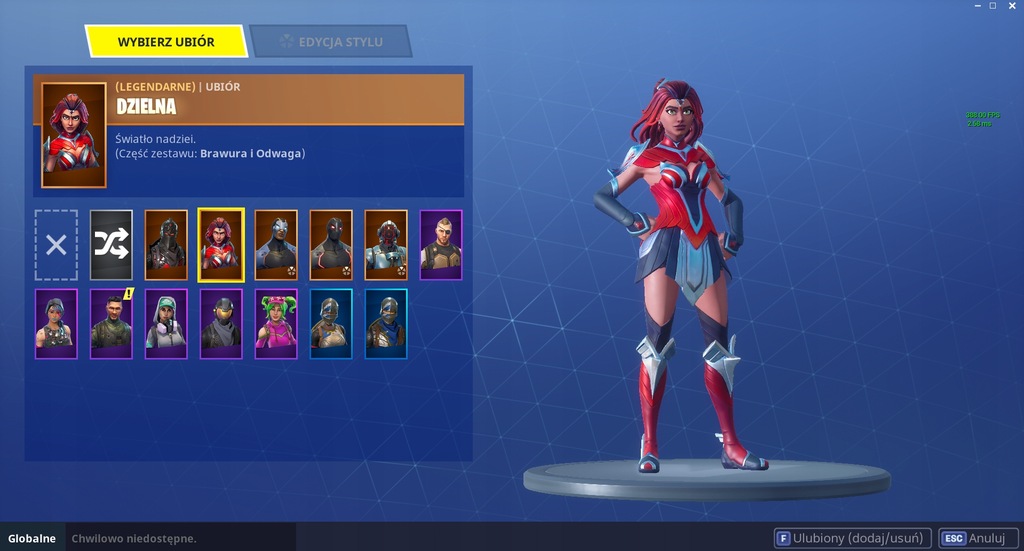Viewport: 1024px width, 551px height.
Task: Minimize the game window
Action: (976, 6)
